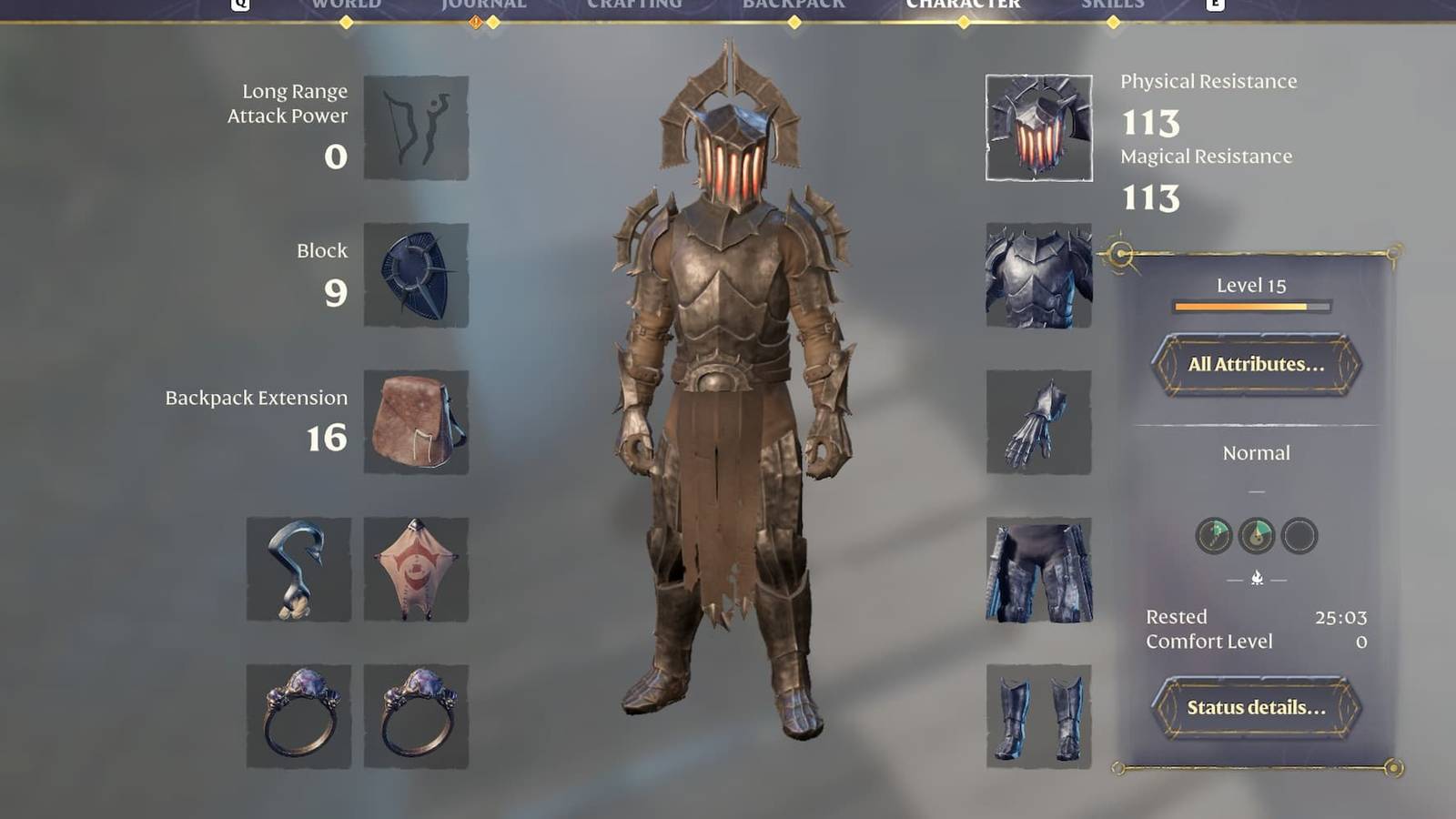
Task: Click the glider equipment slot
Action: pos(417,569)
